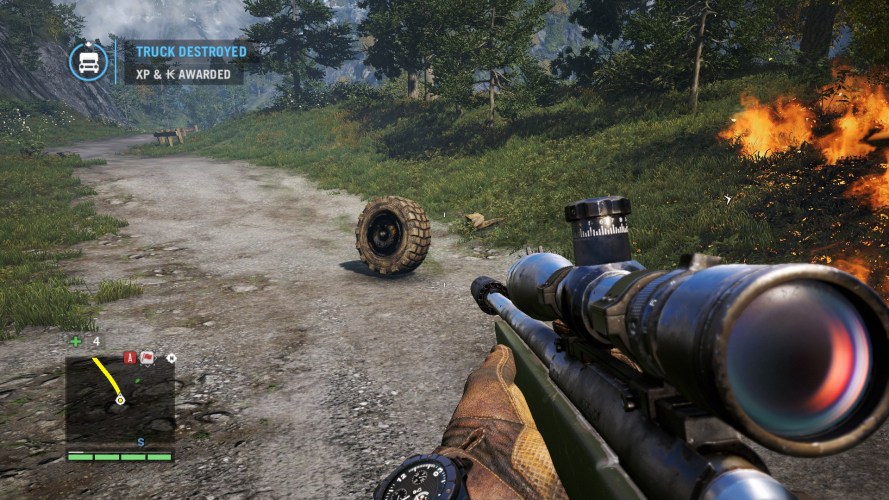This screenshot has height=500, width=889.
Task: Click the yellow player marker on minimap
Action: (x=120, y=399)
